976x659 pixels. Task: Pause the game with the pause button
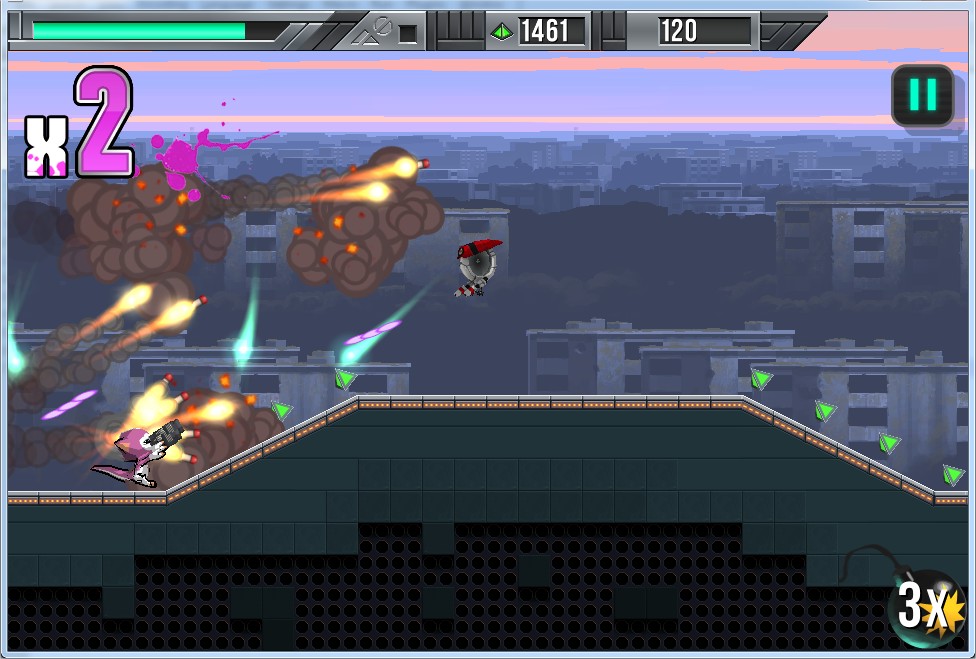922,96
